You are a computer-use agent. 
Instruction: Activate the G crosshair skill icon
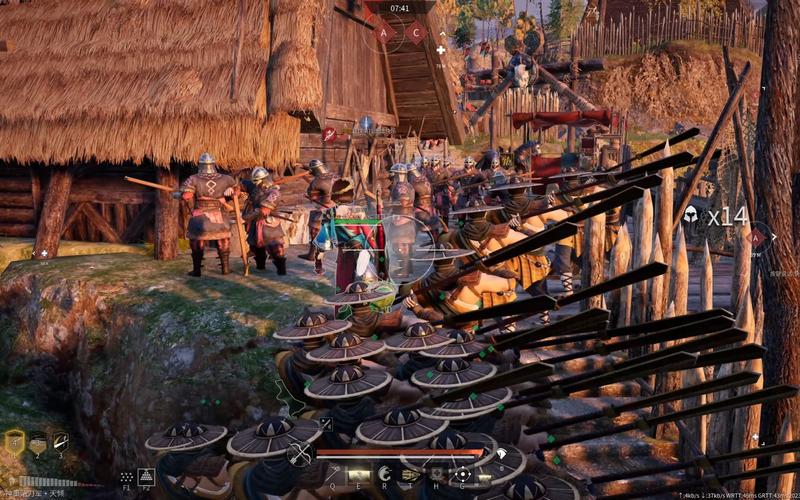tap(462, 474)
